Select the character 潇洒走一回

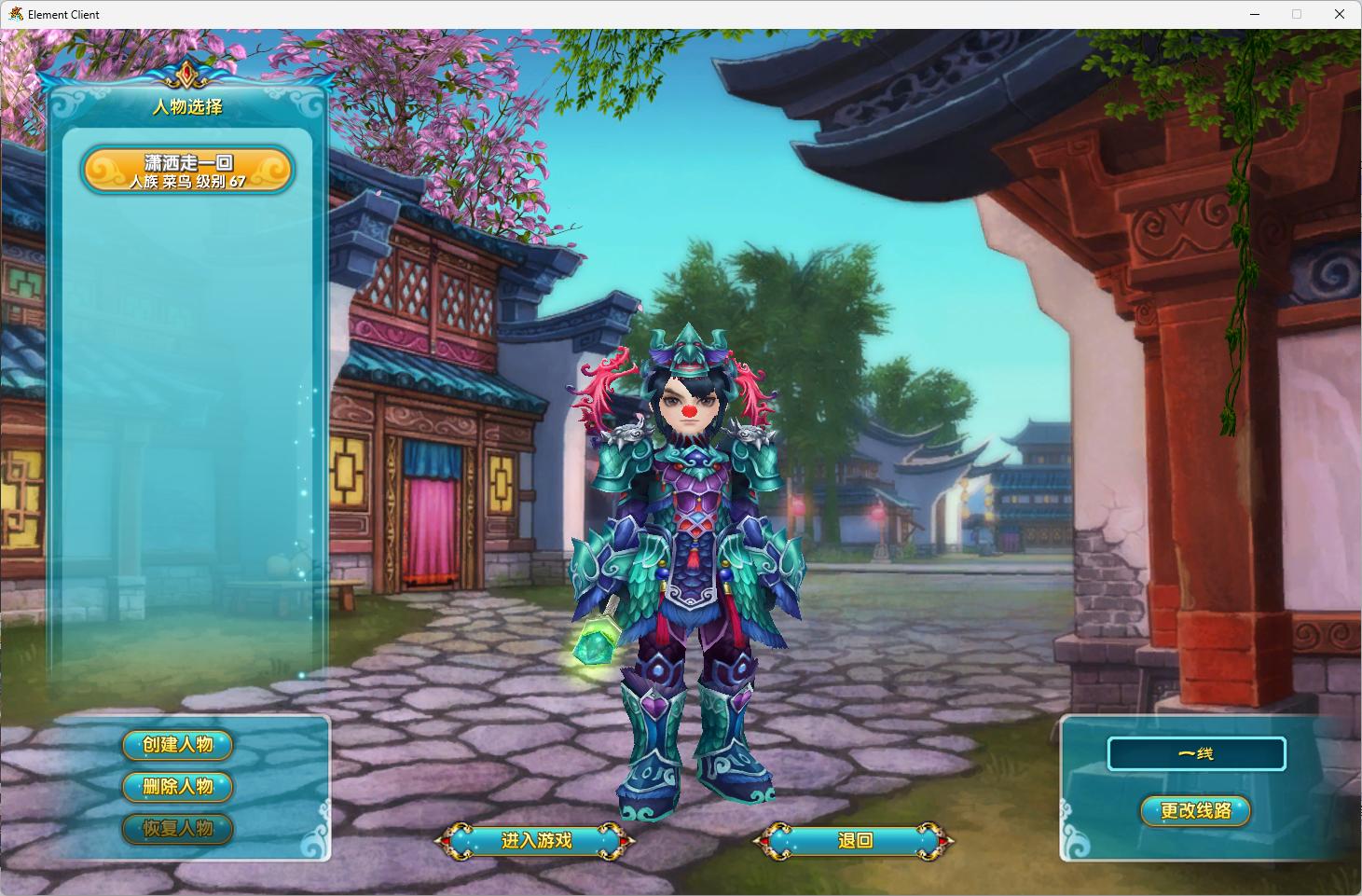(187, 171)
